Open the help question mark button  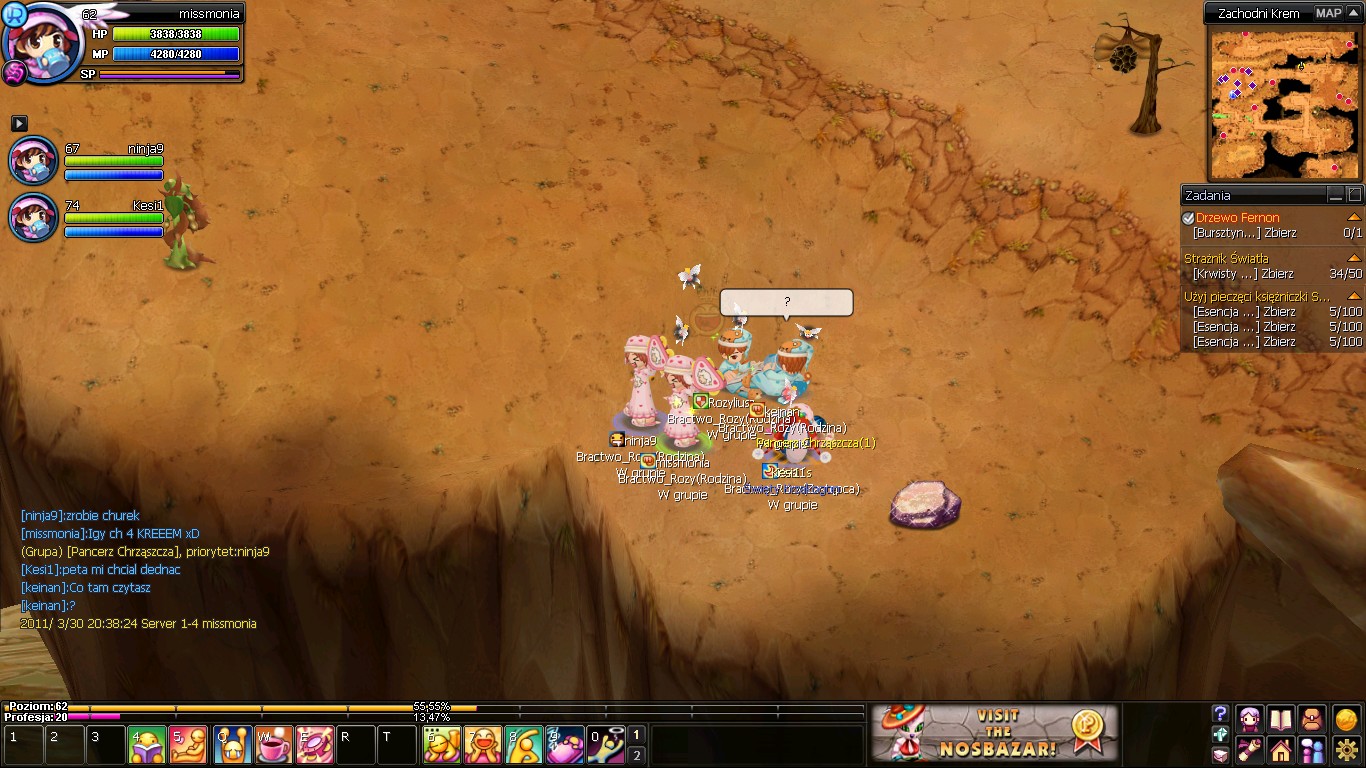1220,714
